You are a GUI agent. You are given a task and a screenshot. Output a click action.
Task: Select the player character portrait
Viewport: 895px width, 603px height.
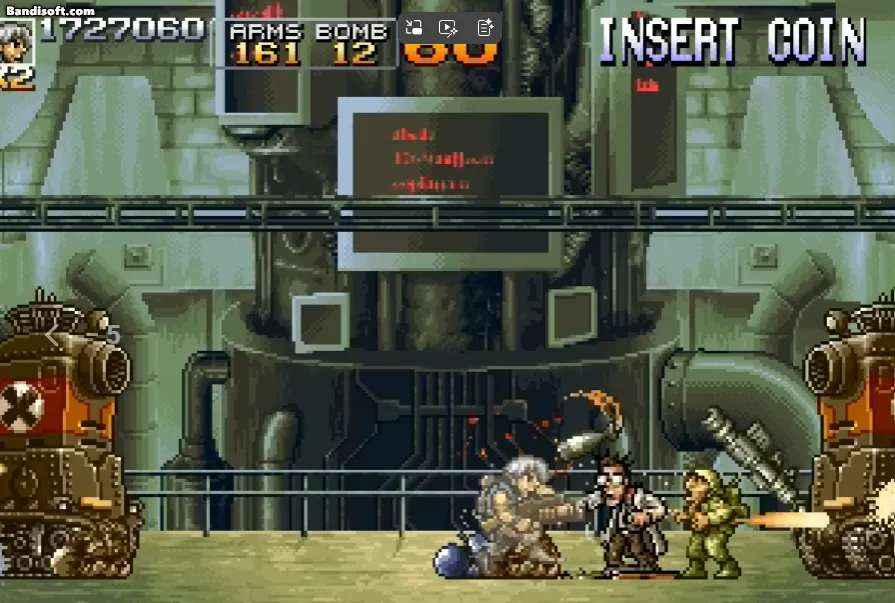click(15, 41)
